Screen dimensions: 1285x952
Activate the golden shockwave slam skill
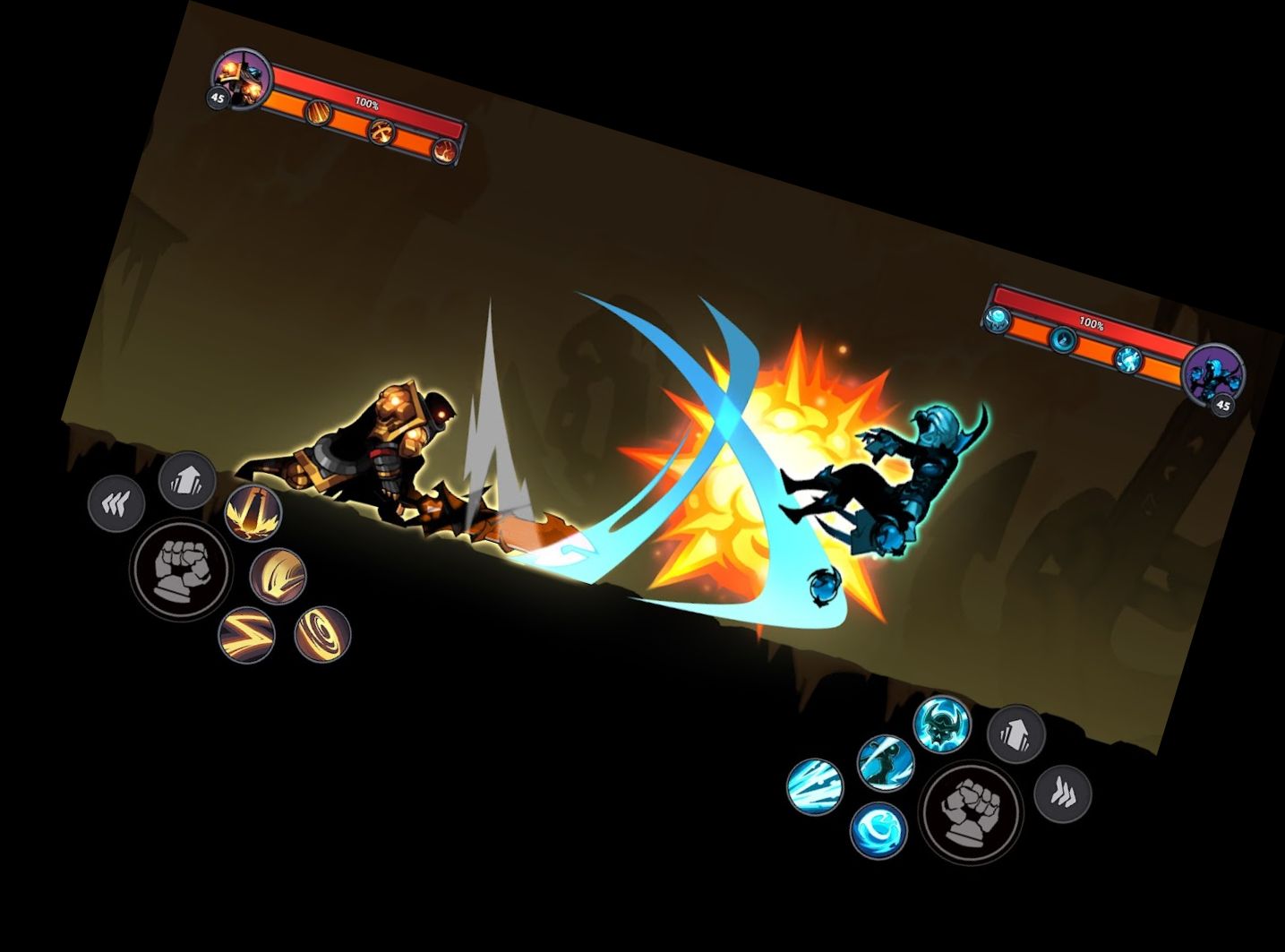[x=253, y=510]
